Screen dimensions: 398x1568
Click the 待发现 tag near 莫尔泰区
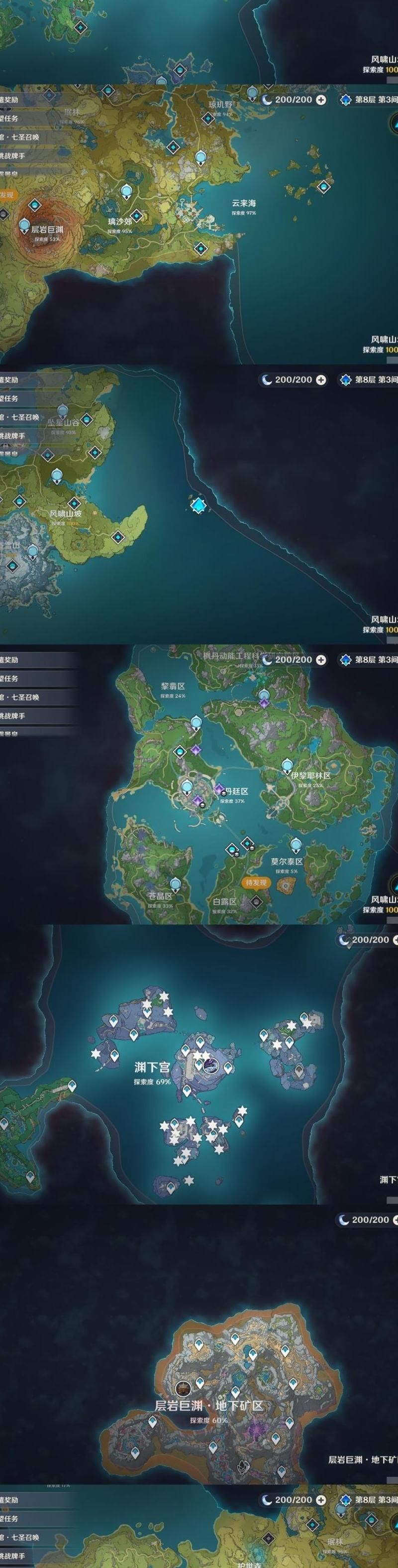pyautogui.click(x=256, y=883)
